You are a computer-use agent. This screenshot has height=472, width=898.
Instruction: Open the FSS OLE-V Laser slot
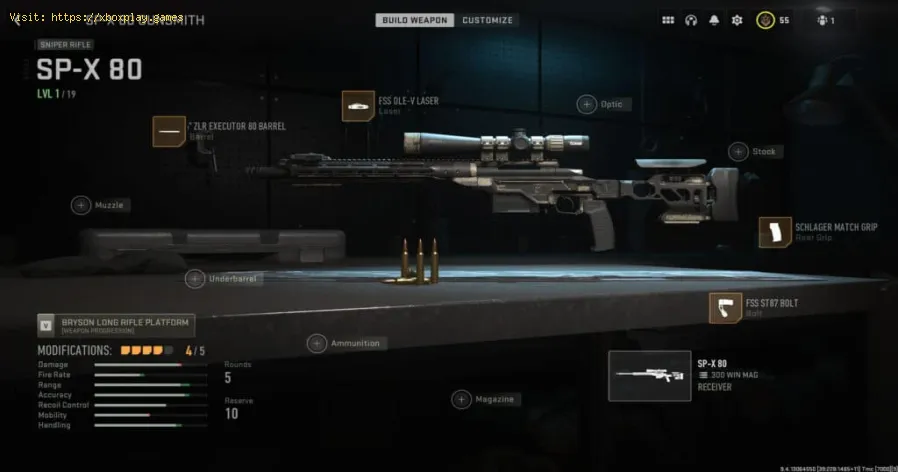click(358, 106)
